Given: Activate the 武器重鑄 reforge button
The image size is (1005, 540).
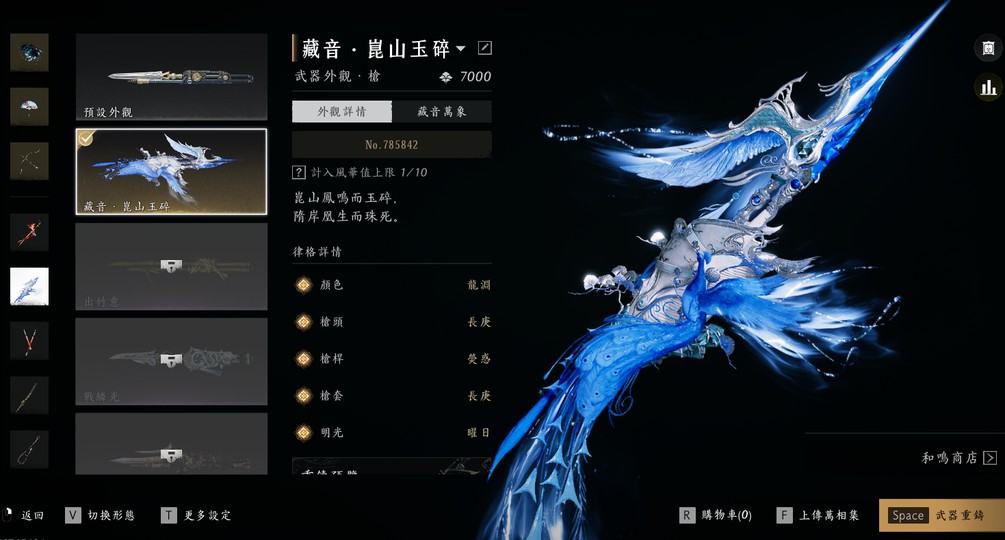Looking at the screenshot, I should [940, 515].
